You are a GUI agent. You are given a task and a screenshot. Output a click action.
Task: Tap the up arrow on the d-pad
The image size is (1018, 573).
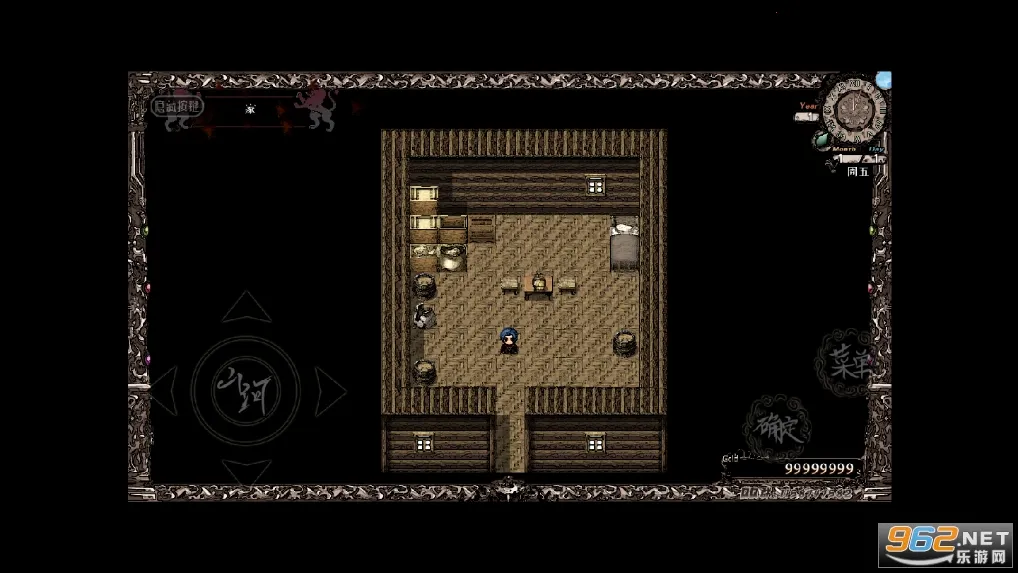coord(246,308)
